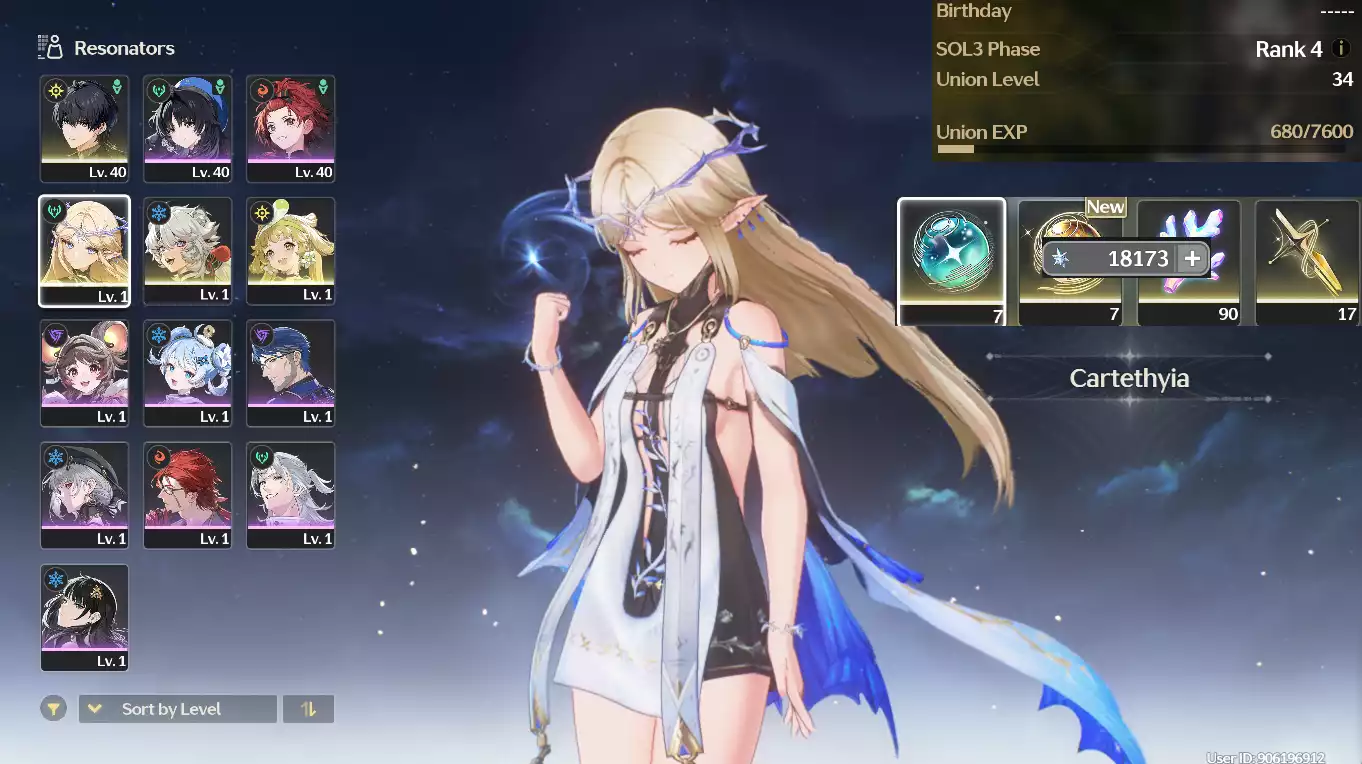Select the black-haired male resonator portrait

(x=84, y=128)
